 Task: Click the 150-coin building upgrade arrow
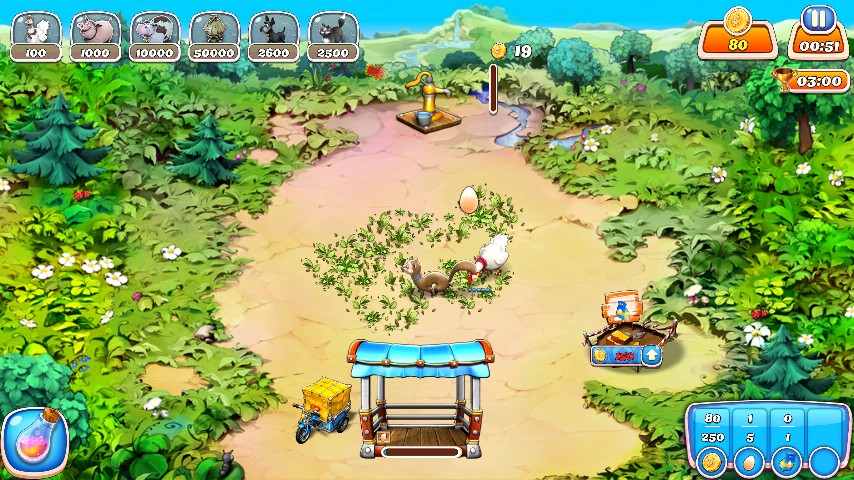click(651, 354)
